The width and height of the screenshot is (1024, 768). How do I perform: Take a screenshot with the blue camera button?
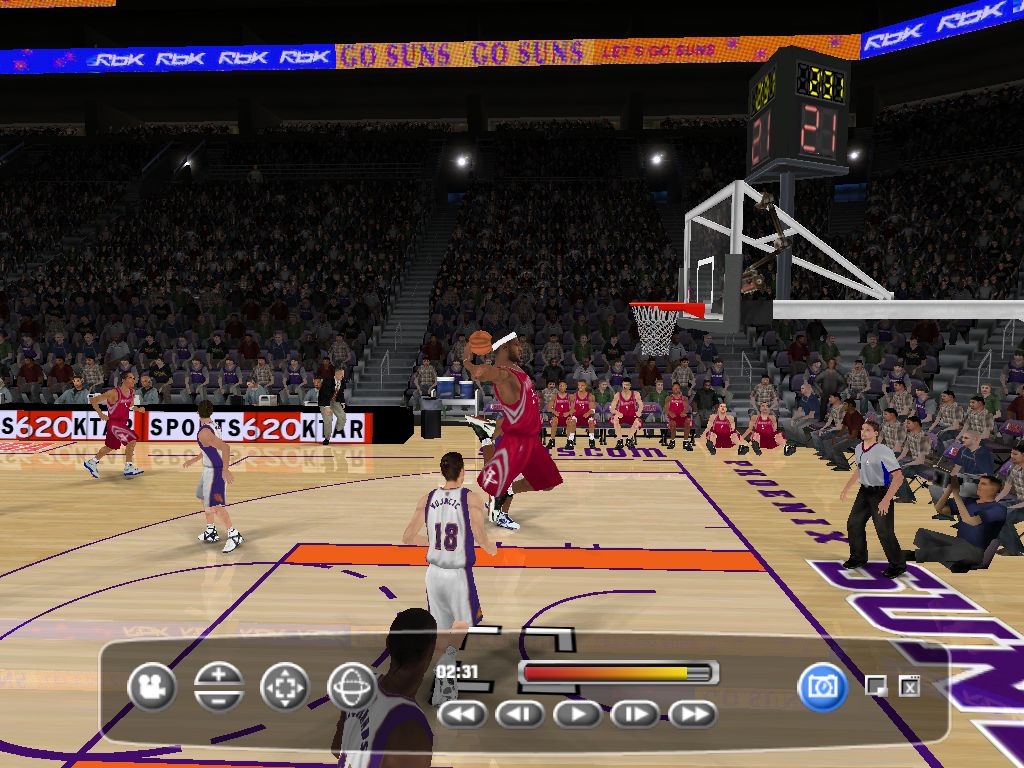tap(822, 687)
